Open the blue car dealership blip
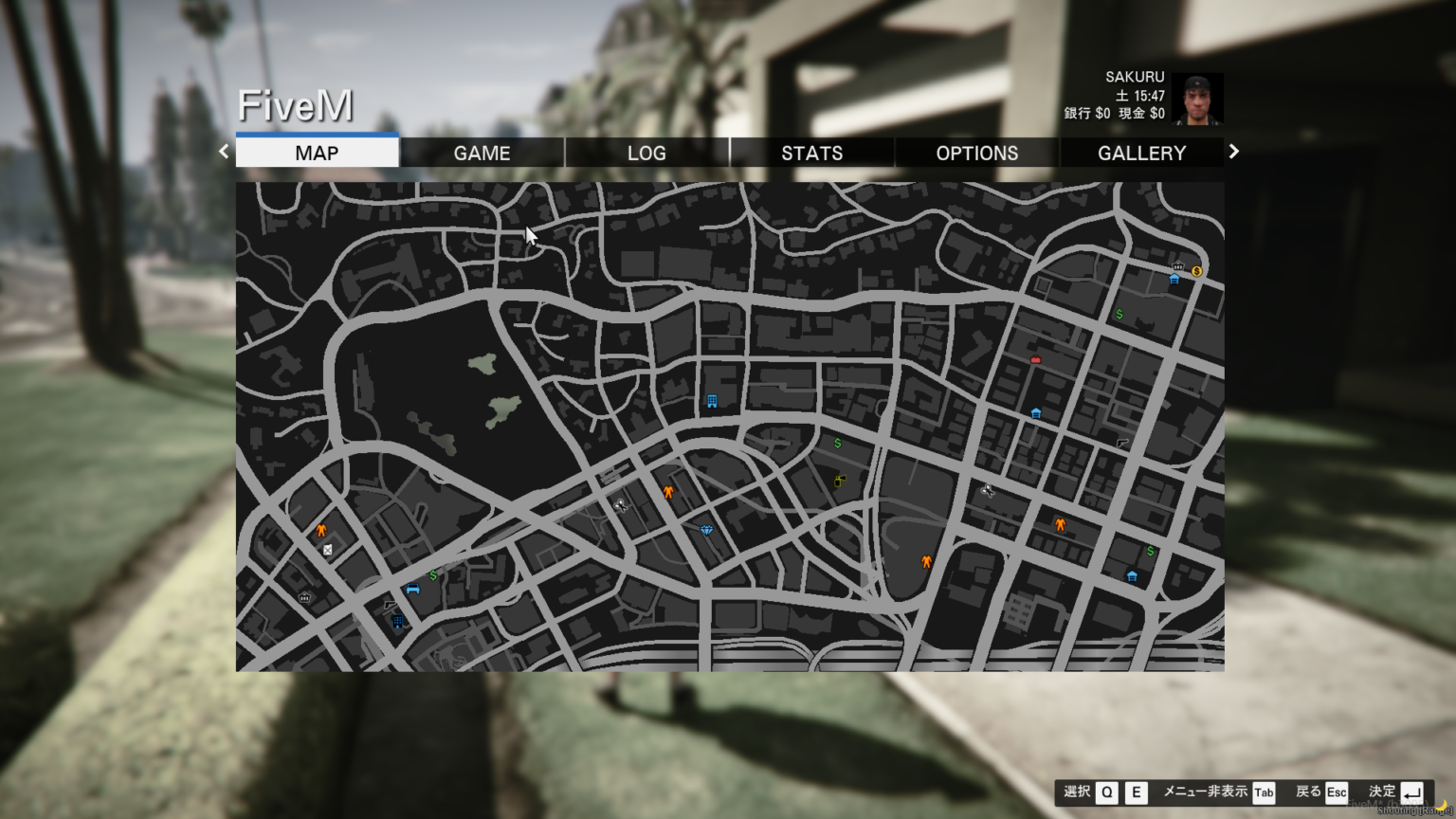The height and width of the screenshot is (819, 1456). point(411,590)
